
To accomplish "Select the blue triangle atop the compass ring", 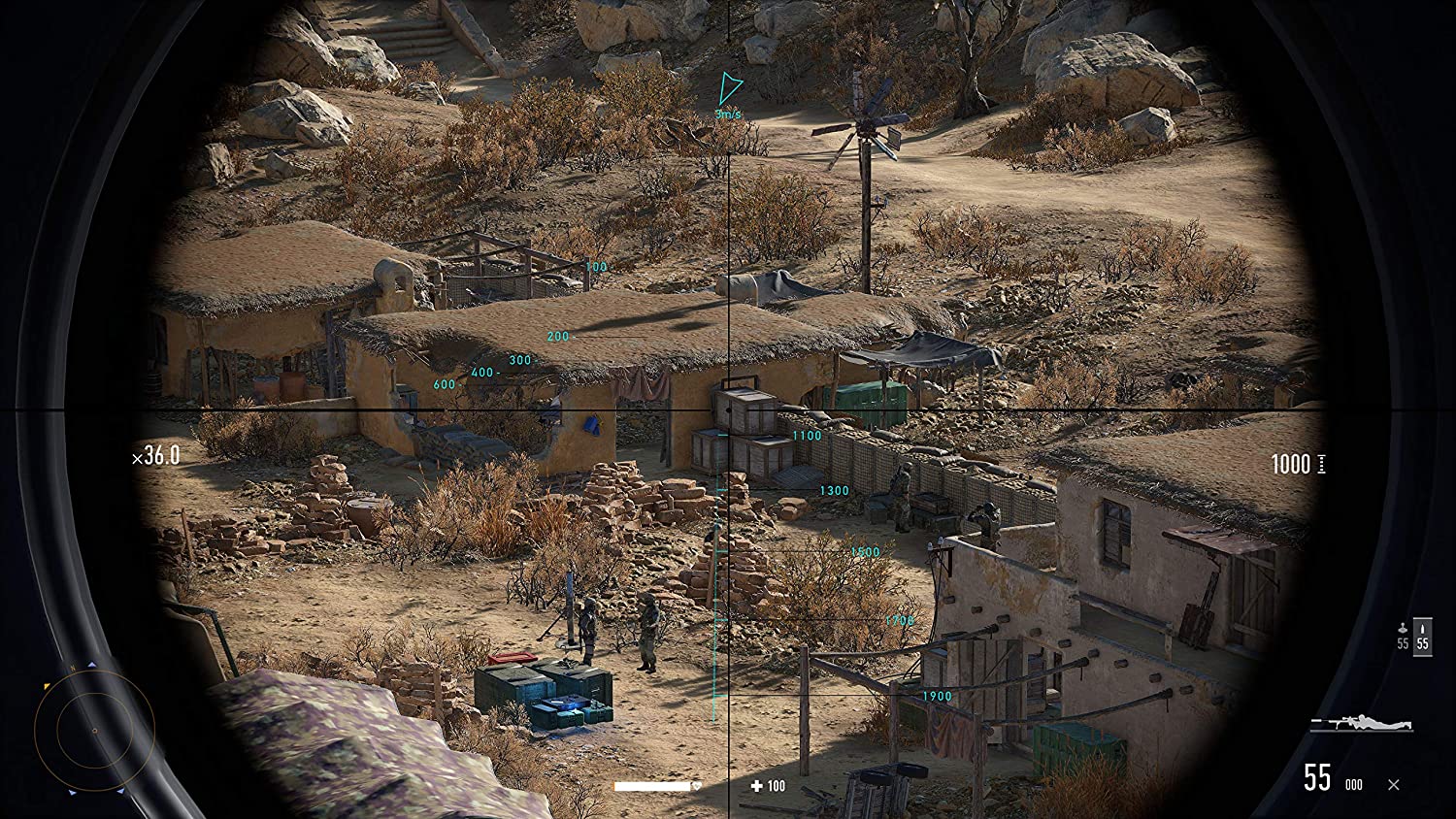I will click(x=92, y=665).
